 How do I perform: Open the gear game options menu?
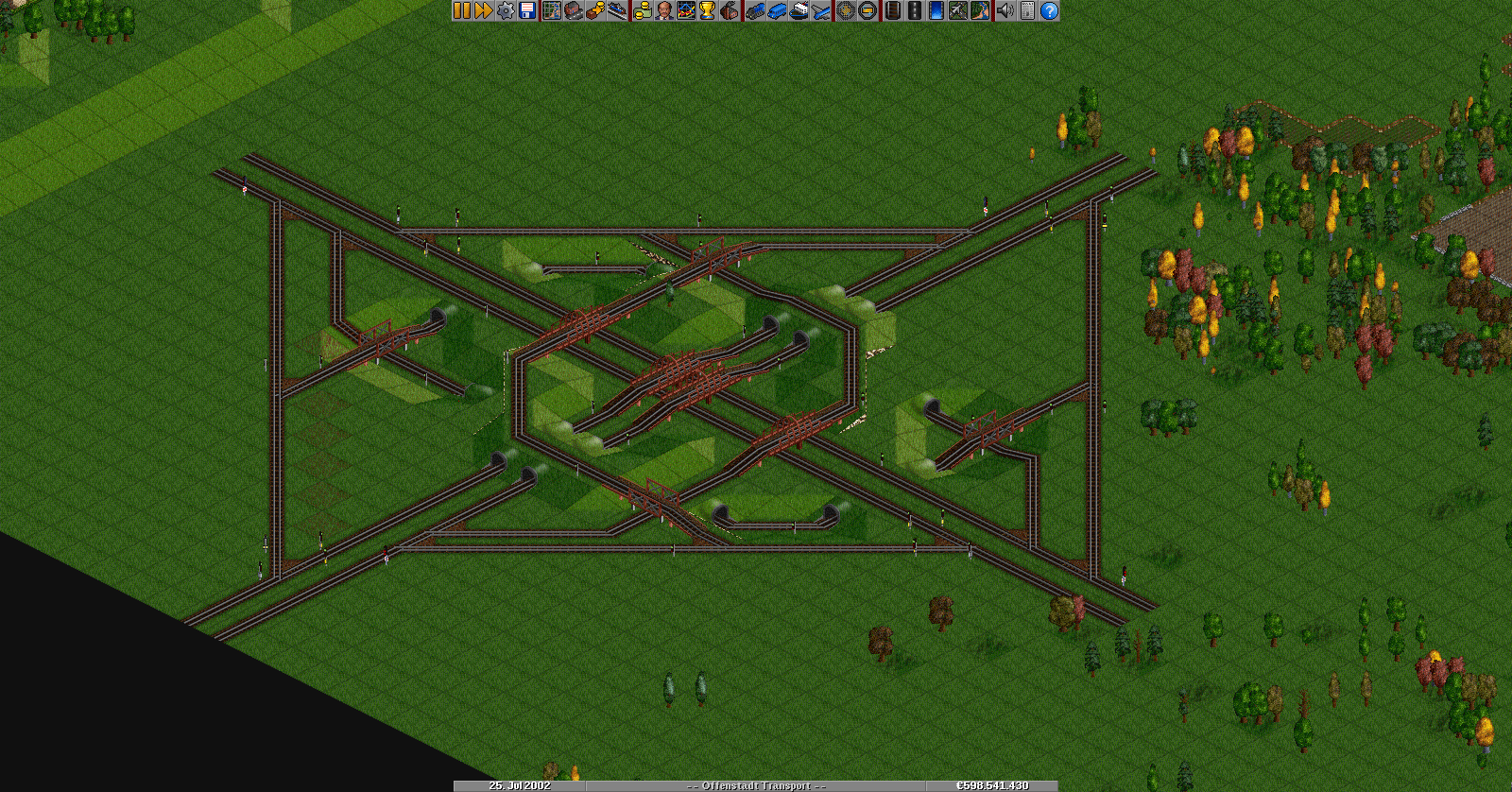coord(506,10)
